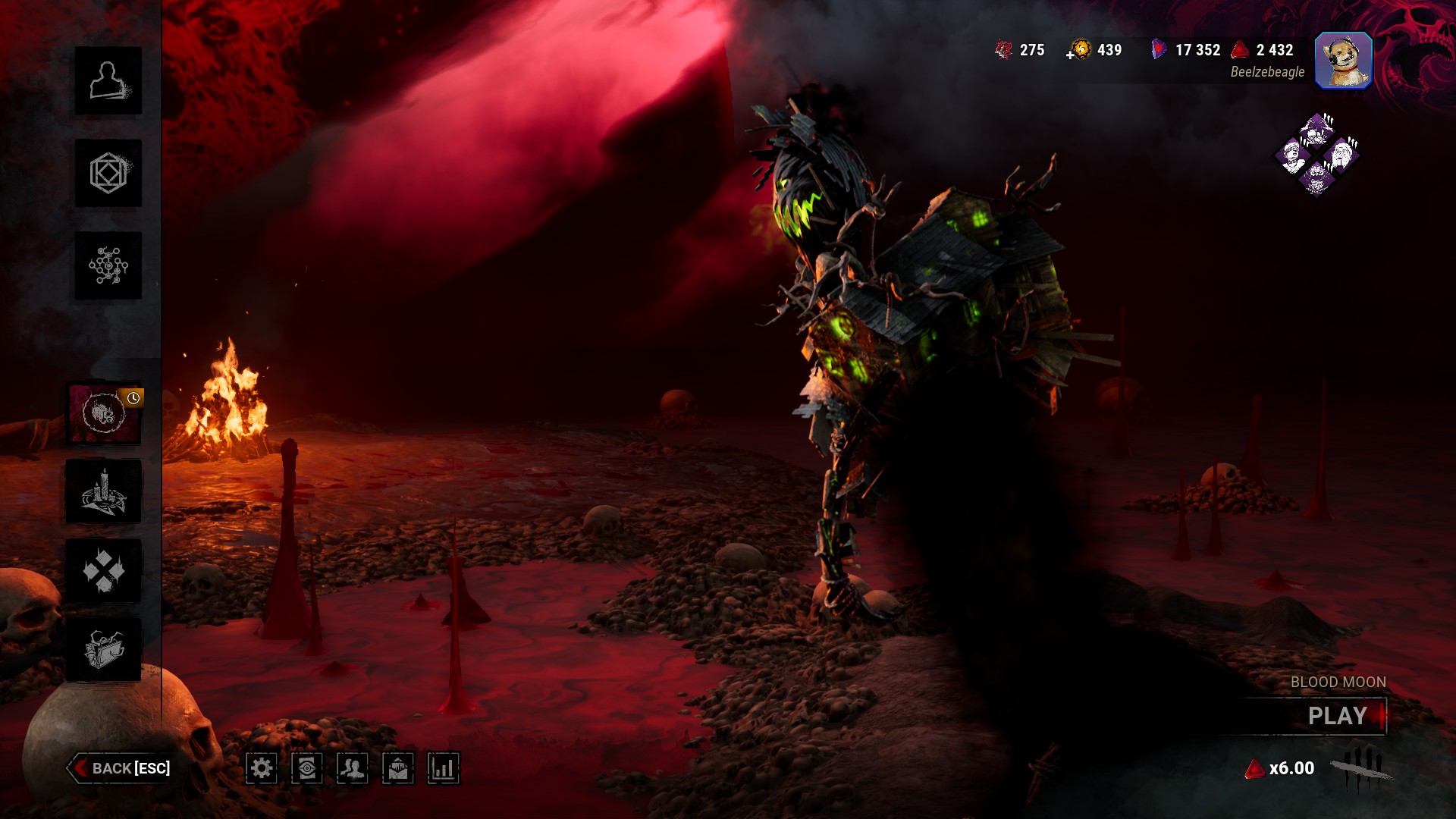This screenshot has width=1456, height=819.
Task: Select the top perk in the diamond
Action: (1317, 130)
